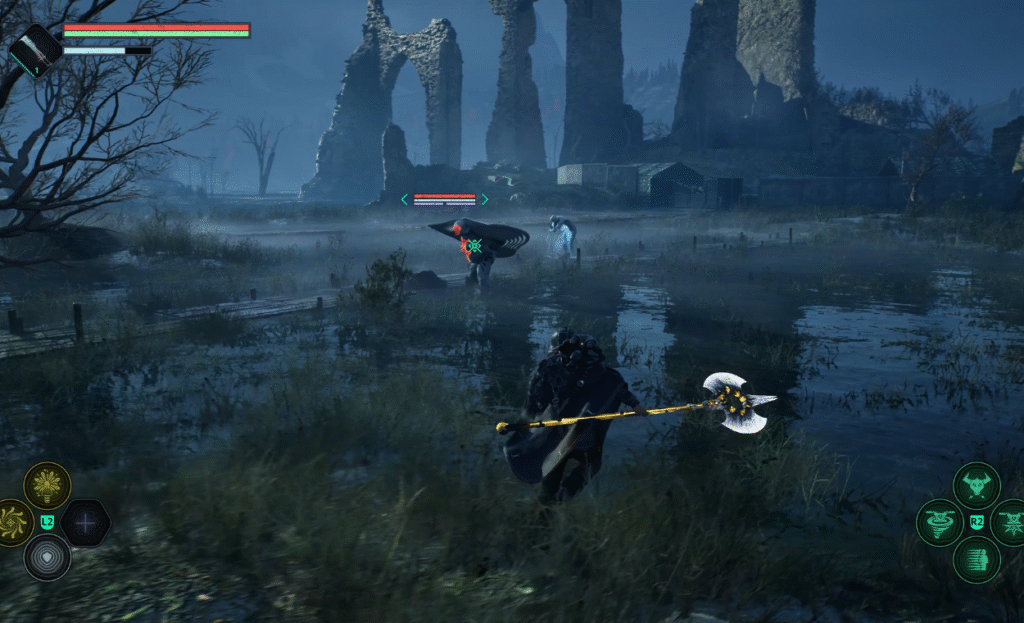This screenshot has height=623, width=1024.
Task: Use the green axe starburst skill
Action: [1010, 522]
